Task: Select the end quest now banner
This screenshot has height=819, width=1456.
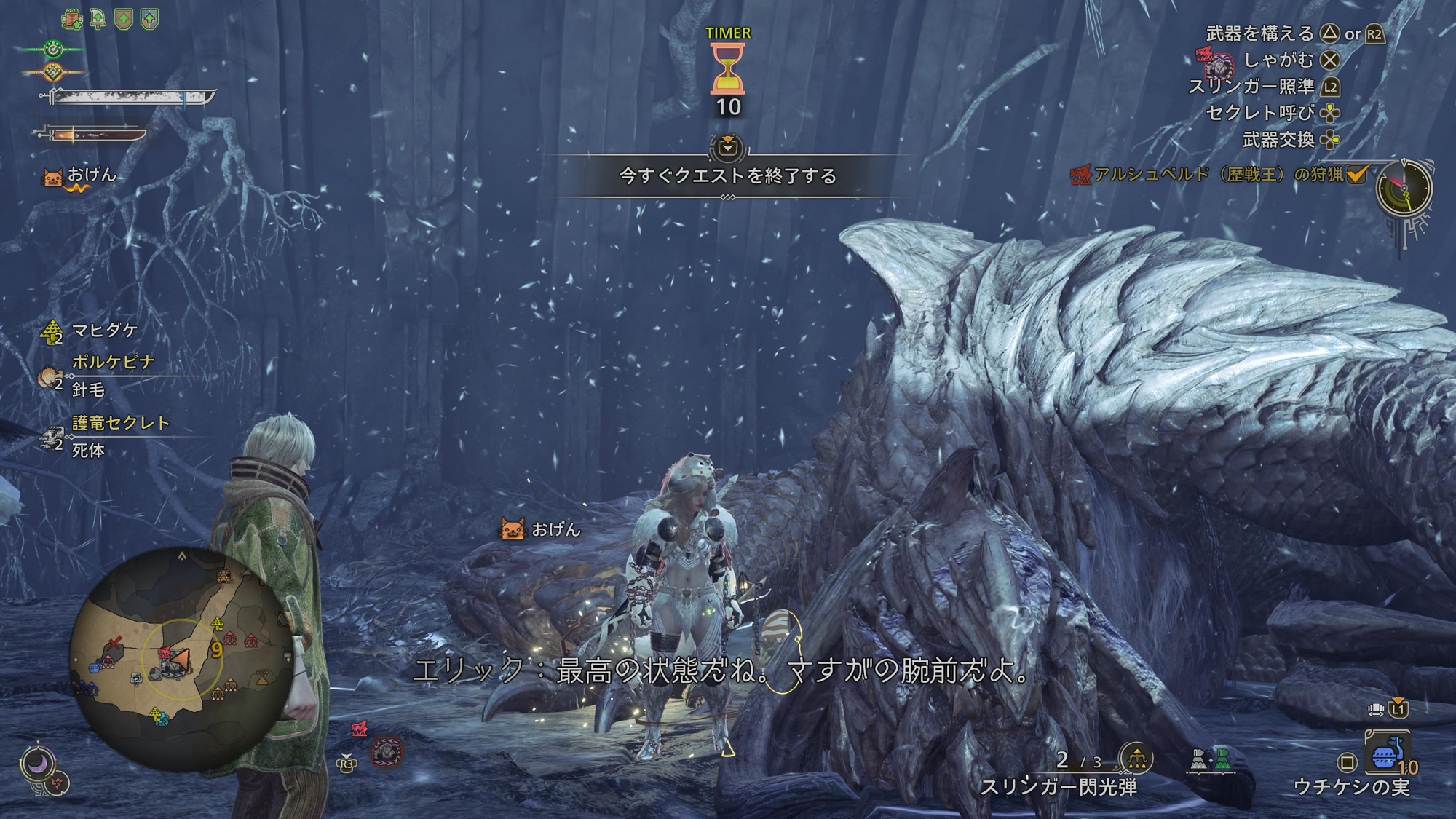Action: point(727,175)
